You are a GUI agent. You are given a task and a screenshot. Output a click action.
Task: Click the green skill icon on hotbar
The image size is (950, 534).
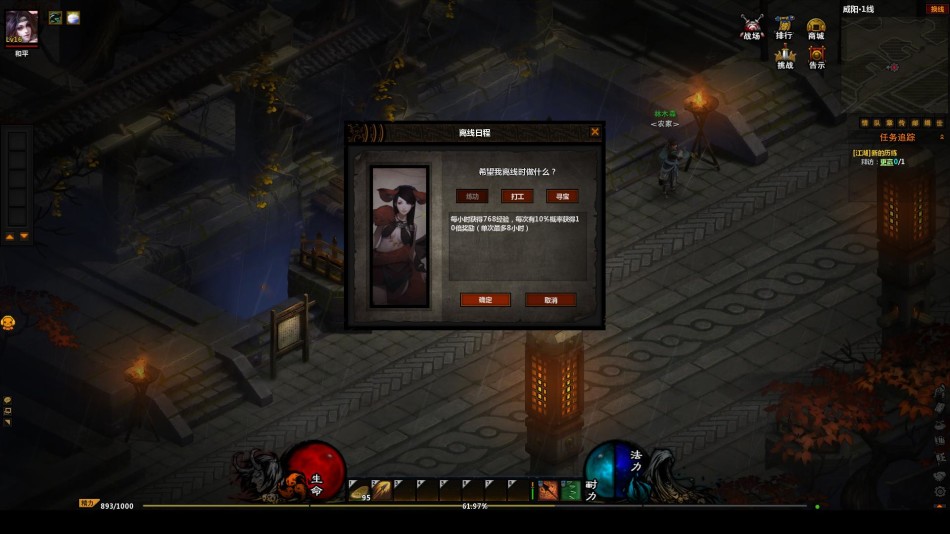click(570, 490)
